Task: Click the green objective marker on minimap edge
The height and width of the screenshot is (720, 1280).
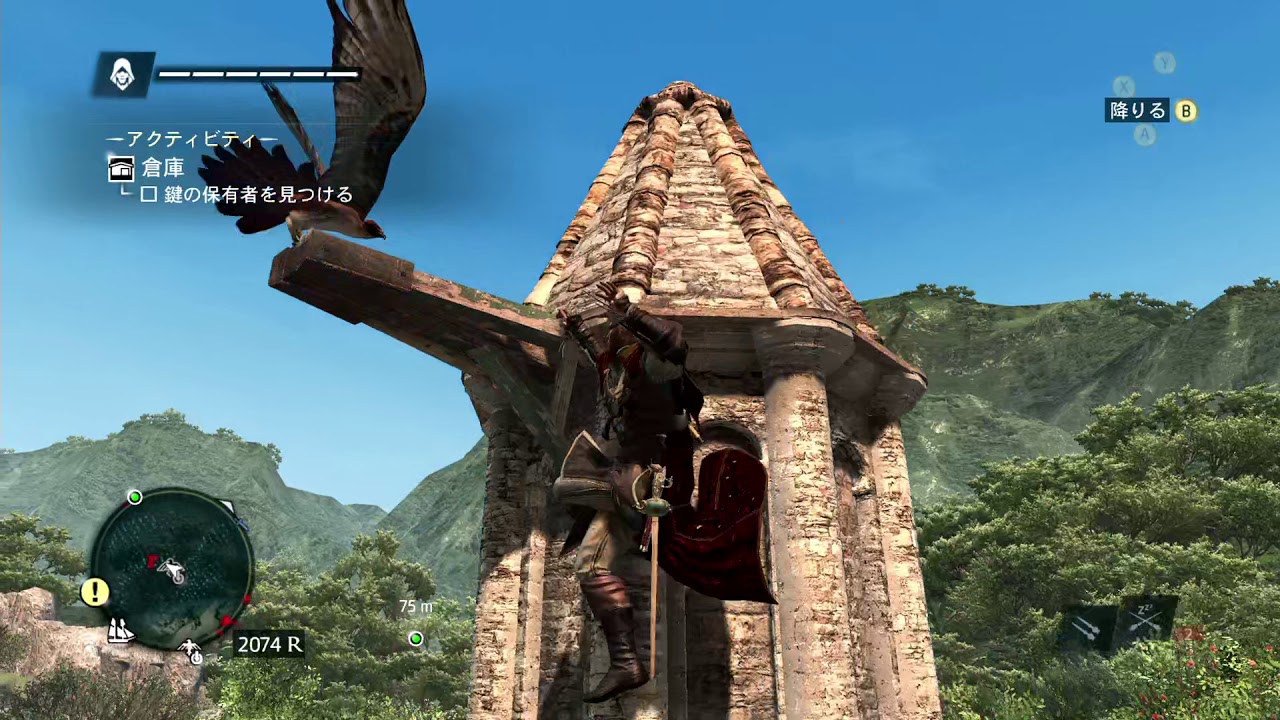Action: coord(134,497)
